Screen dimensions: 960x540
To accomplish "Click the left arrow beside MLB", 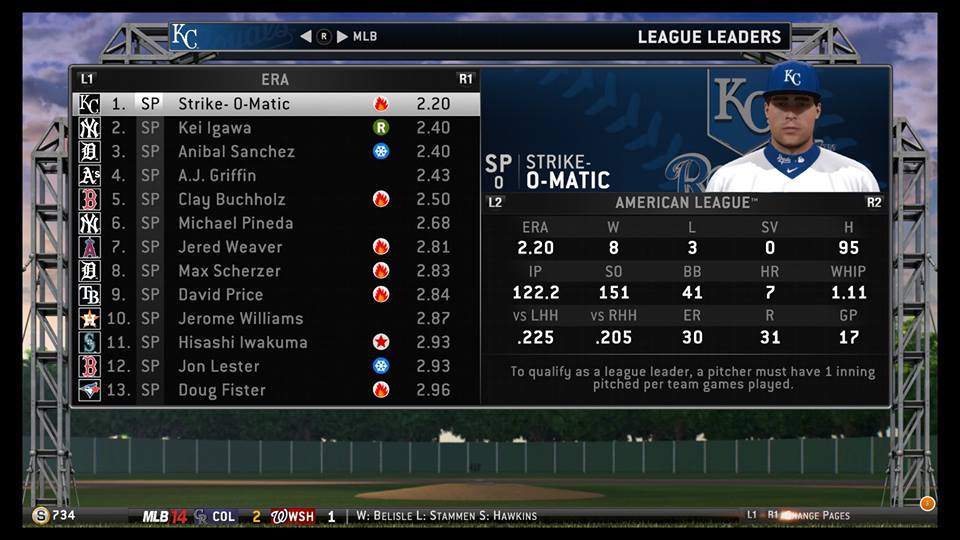I will (306, 37).
